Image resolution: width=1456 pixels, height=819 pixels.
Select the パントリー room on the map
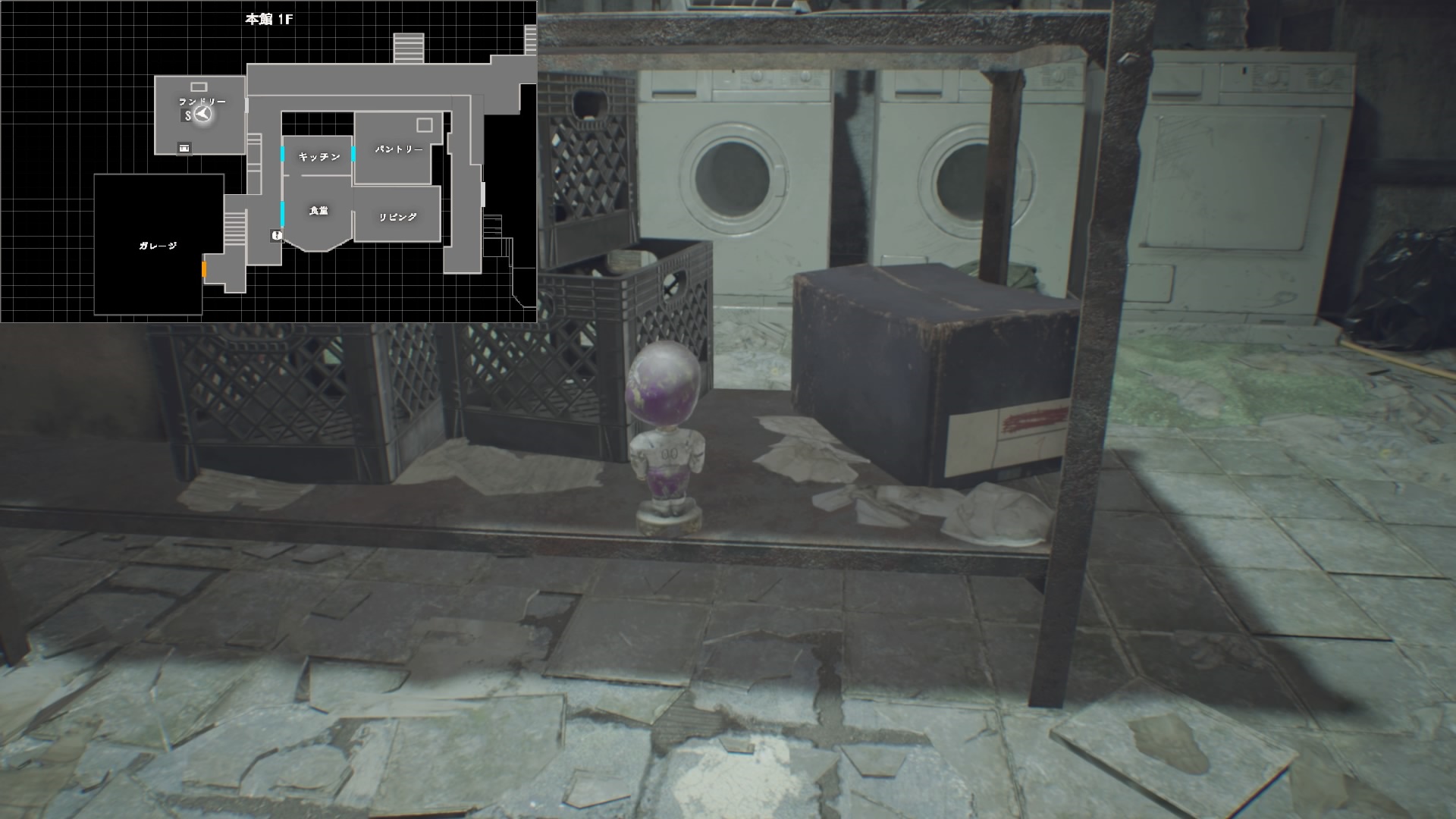point(399,149)
